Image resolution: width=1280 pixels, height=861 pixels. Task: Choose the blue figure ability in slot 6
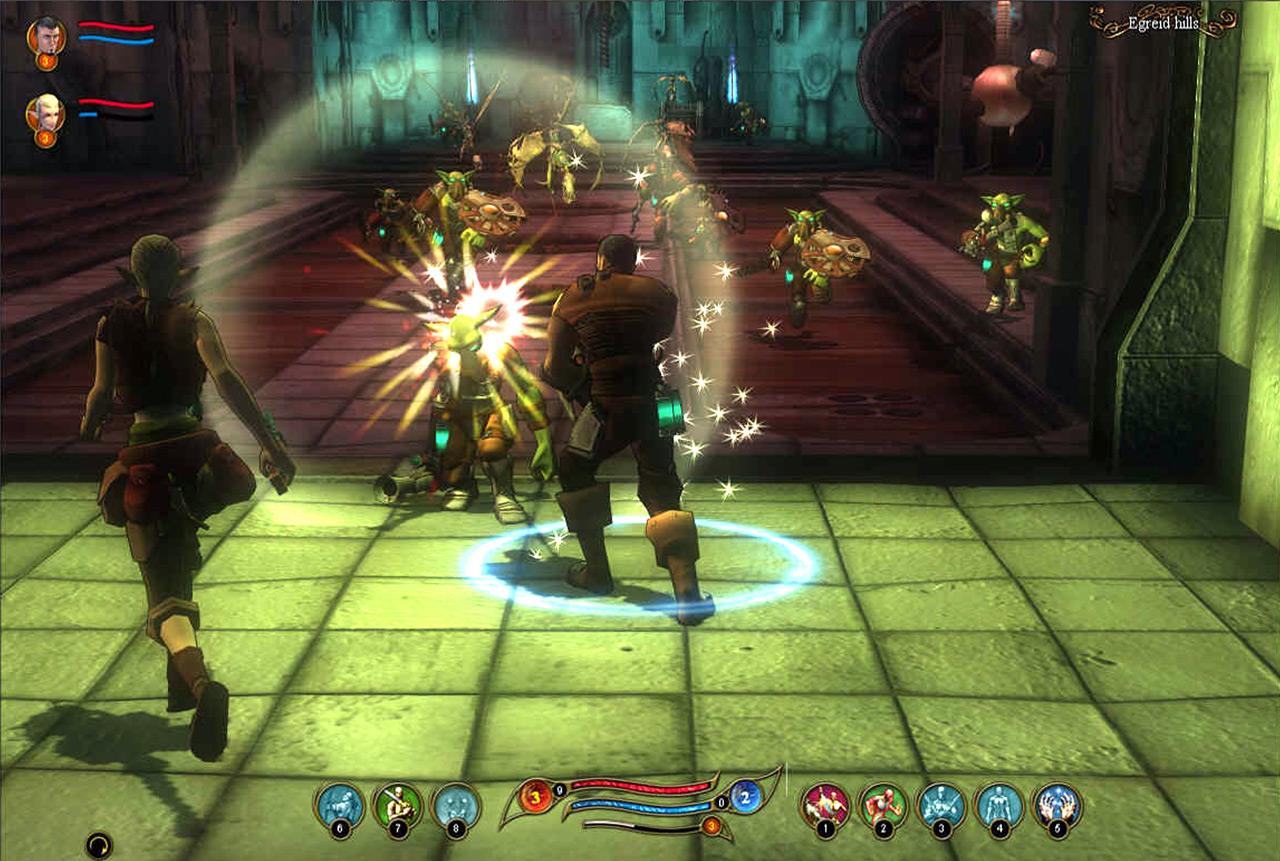tap(340, 805)
